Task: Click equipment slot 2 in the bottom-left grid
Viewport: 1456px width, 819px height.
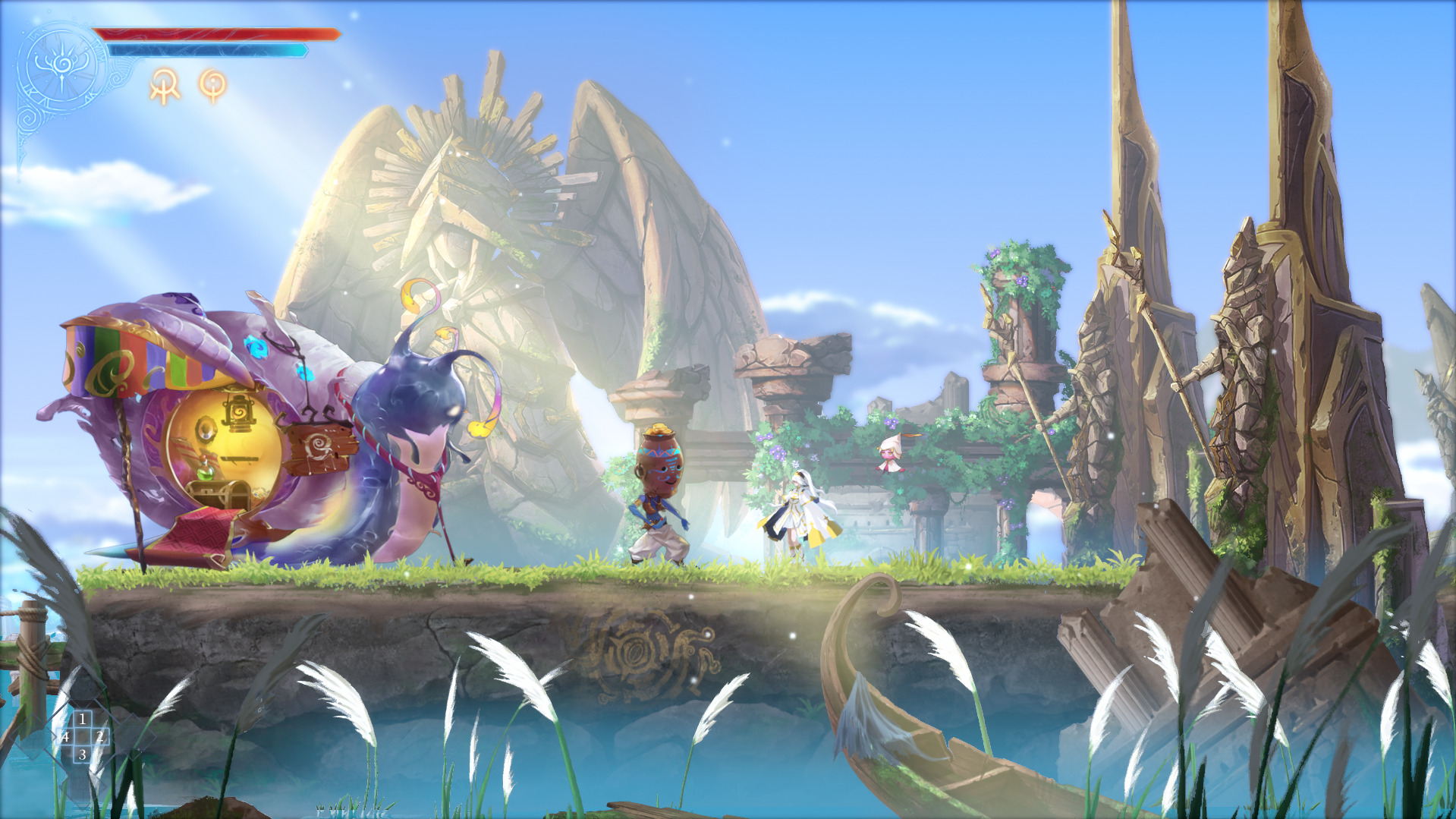Action: (99, 737)
